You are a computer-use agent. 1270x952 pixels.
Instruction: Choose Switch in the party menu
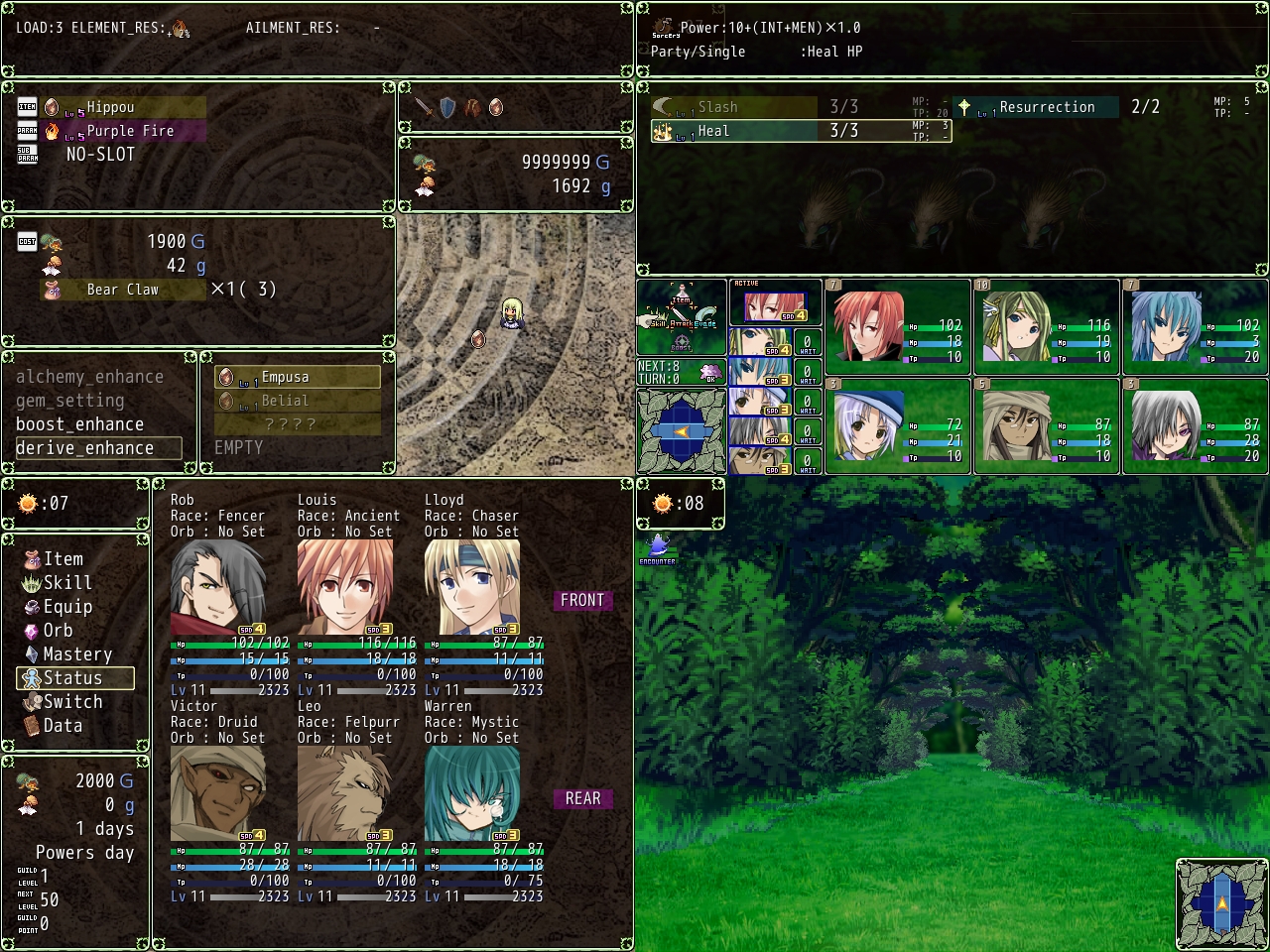tap(72, 702)
